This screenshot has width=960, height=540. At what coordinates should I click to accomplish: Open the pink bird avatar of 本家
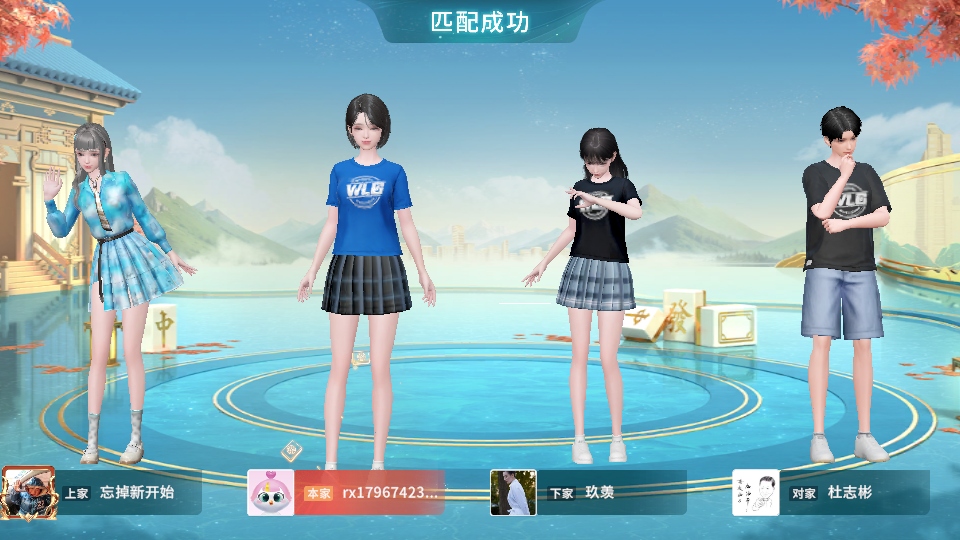tap(270, 493)
